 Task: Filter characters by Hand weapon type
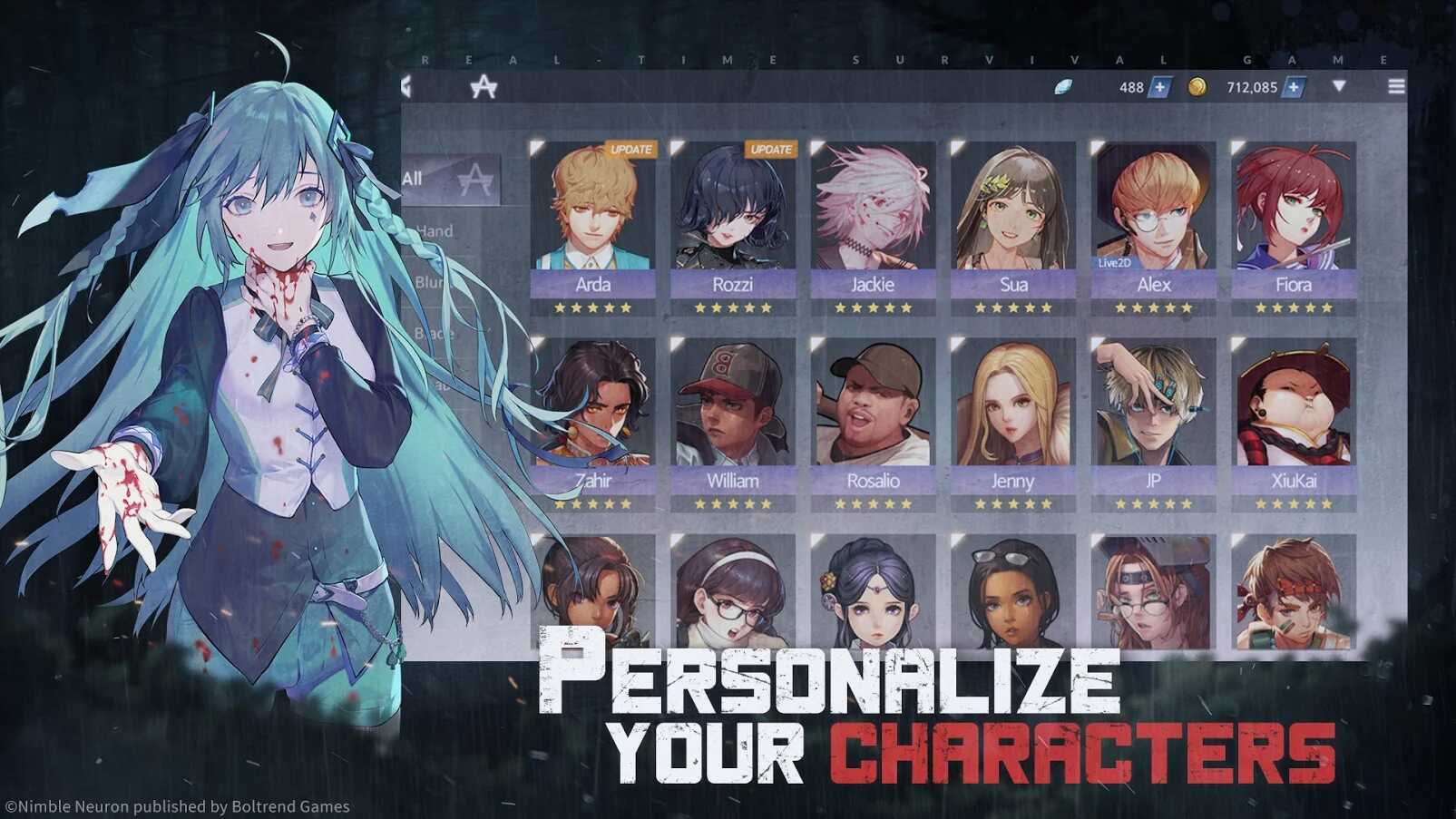click(x=435, y=231)
